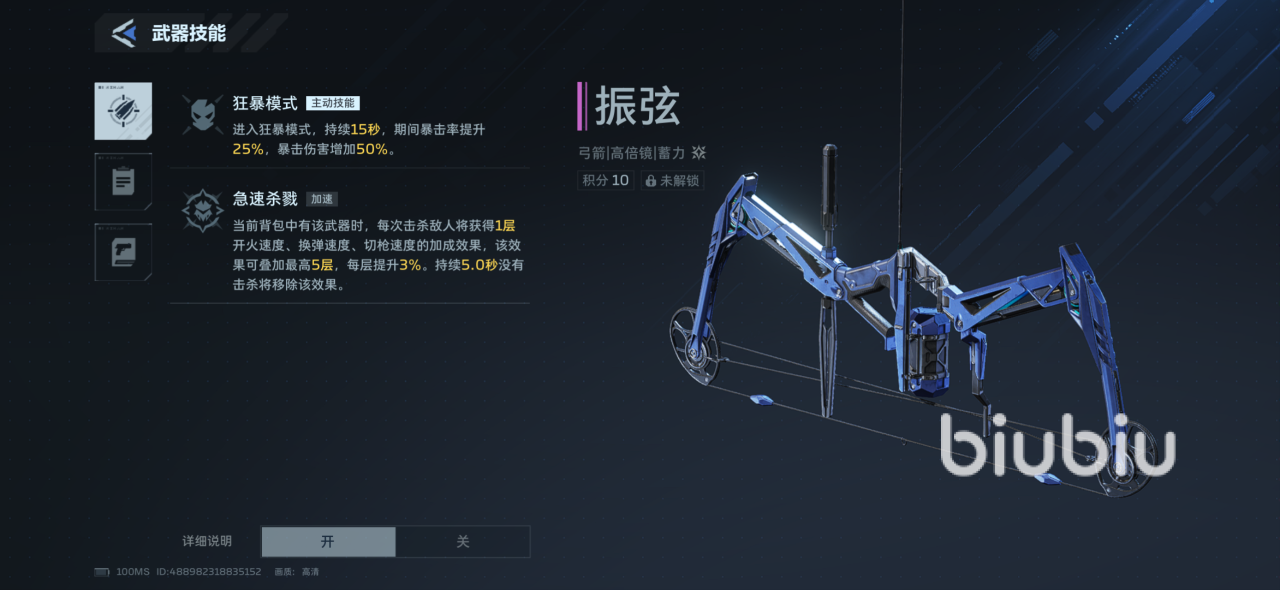Image resolution: width=1280 pixels, height=590 pixels.
Task: Switch to the gun attributes tab
Action: pos(123,252)
